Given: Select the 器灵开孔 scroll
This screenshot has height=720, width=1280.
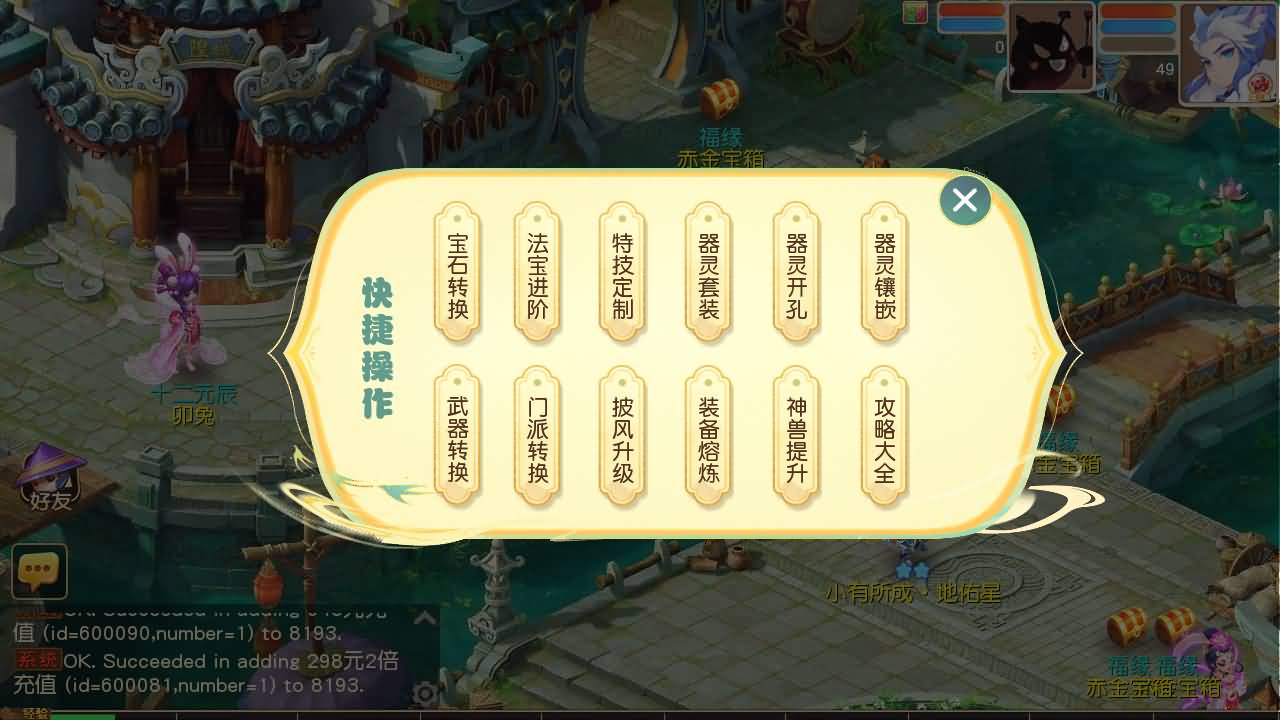Looking at the screenshot, I should point(795,272).
